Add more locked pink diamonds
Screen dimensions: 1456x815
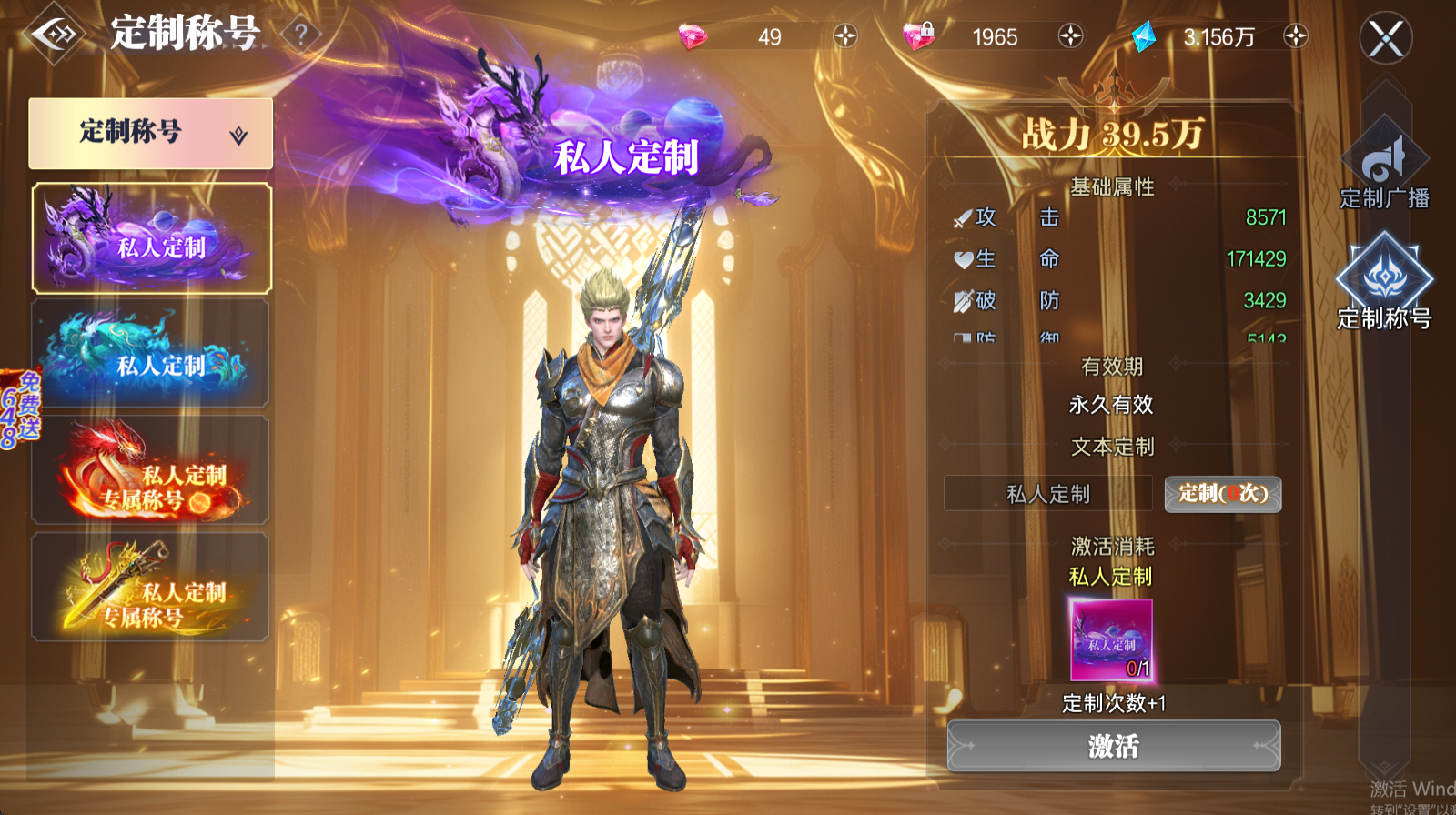[1070, 36]
